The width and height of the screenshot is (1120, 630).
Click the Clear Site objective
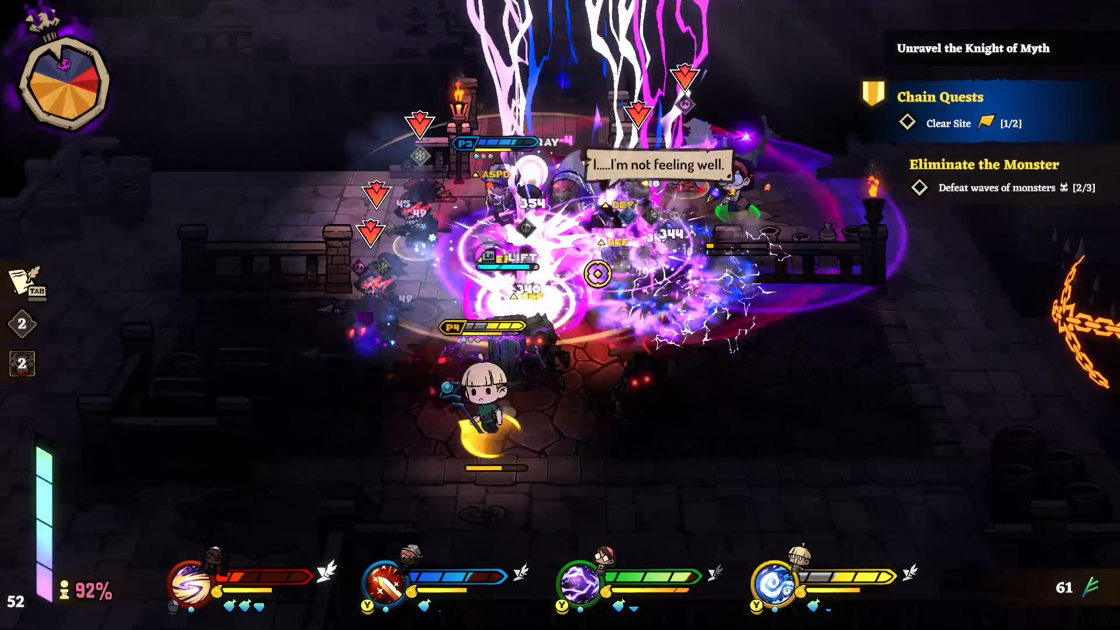pyautogui.click(x=948, y=123)
